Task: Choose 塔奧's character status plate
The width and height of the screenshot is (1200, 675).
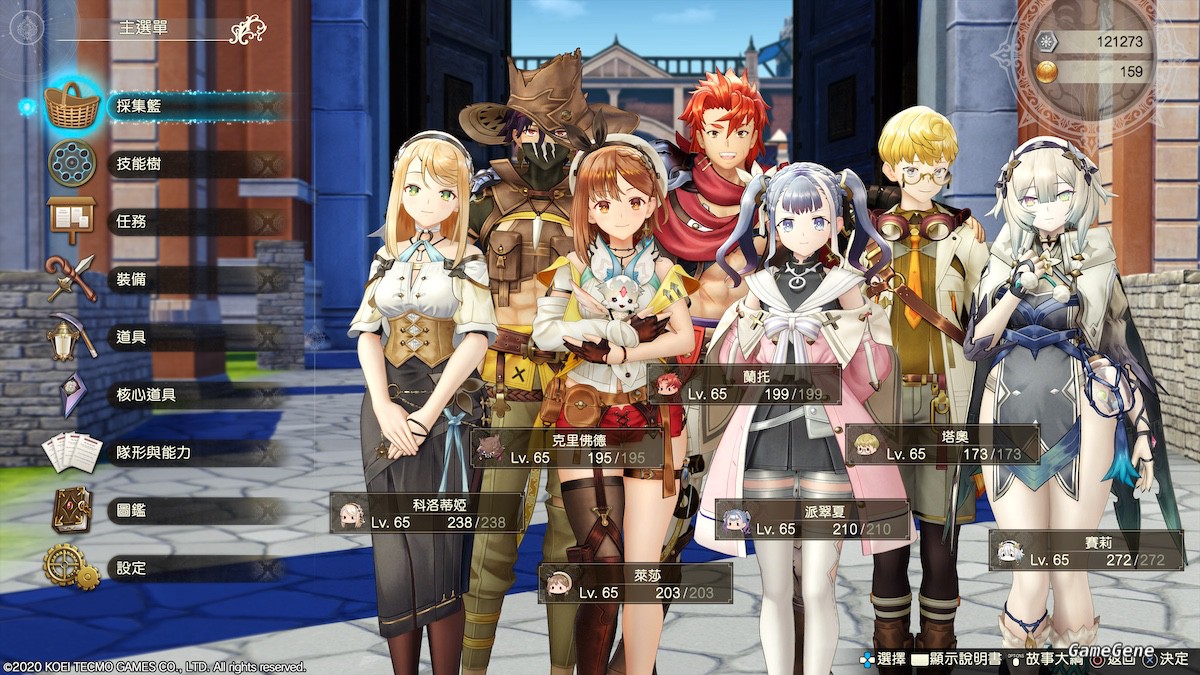Action: 942,444
